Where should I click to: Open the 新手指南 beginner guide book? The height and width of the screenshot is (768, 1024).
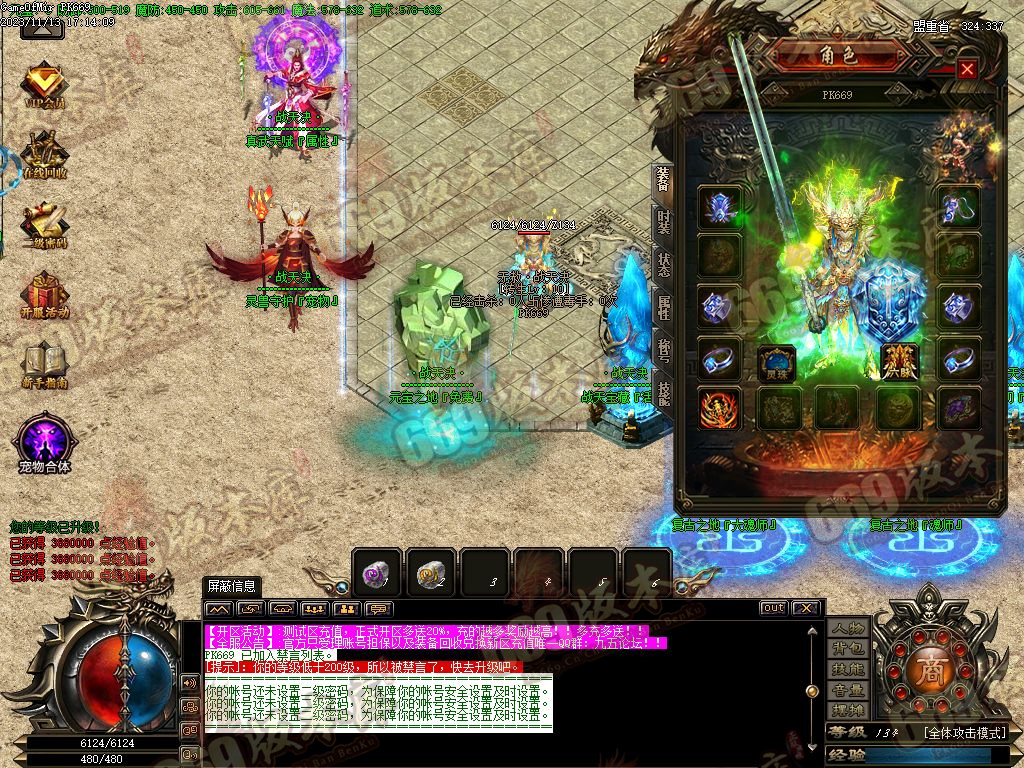tap(44, 365)
